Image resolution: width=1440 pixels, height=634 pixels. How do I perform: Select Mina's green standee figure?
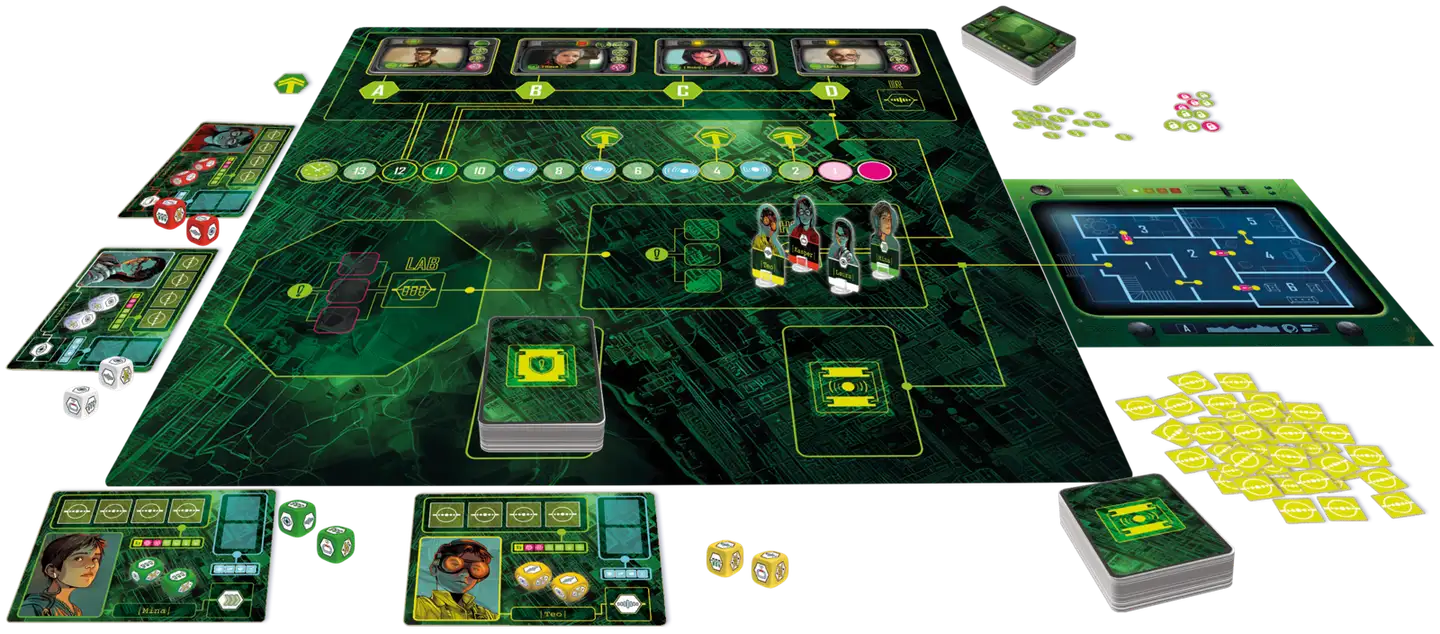coord(883,238)
